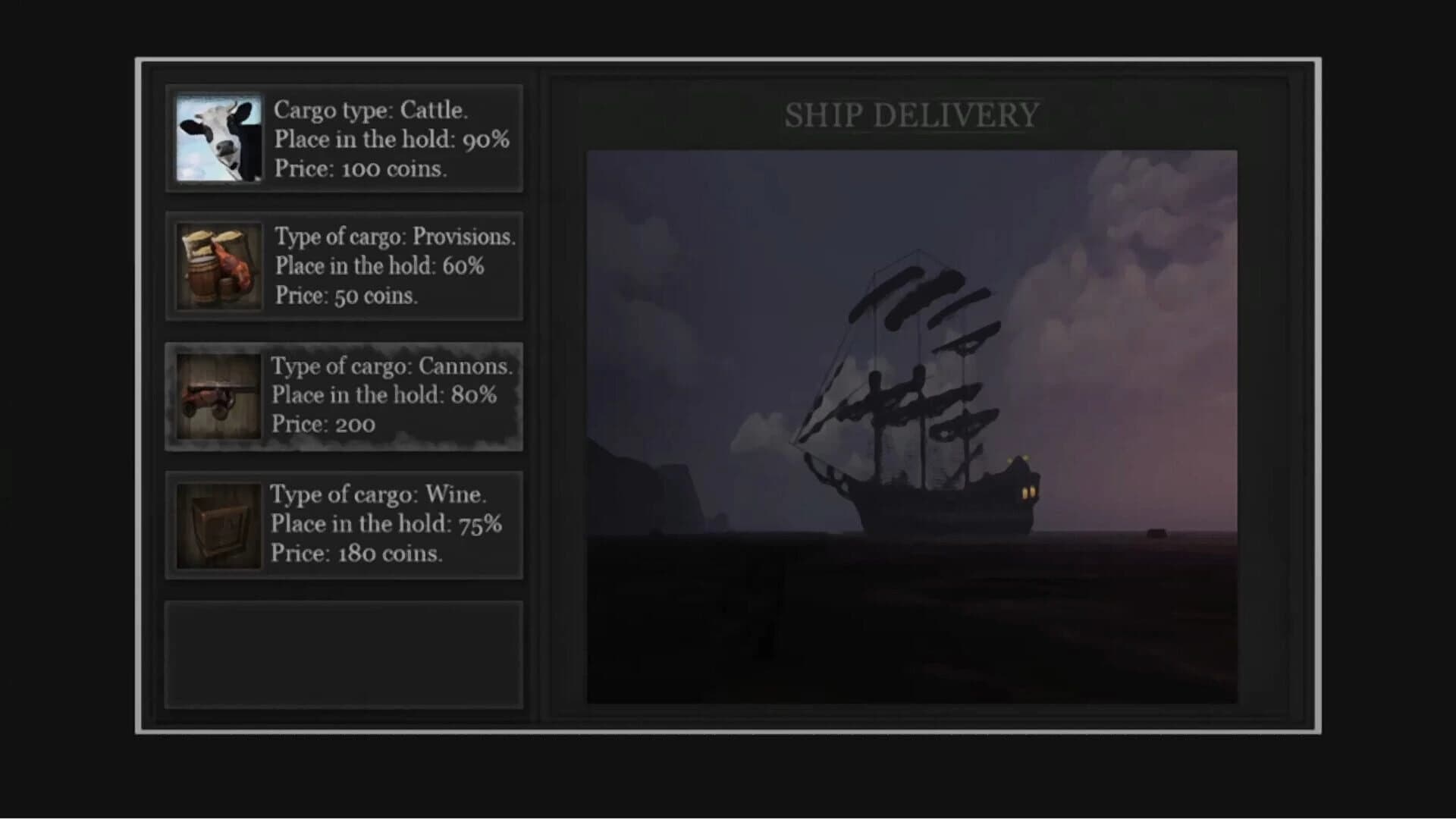This screenshot has height=819, width=1456.
Task: Open the Cattle cargo details panel
Action: [x=345, y=138]
